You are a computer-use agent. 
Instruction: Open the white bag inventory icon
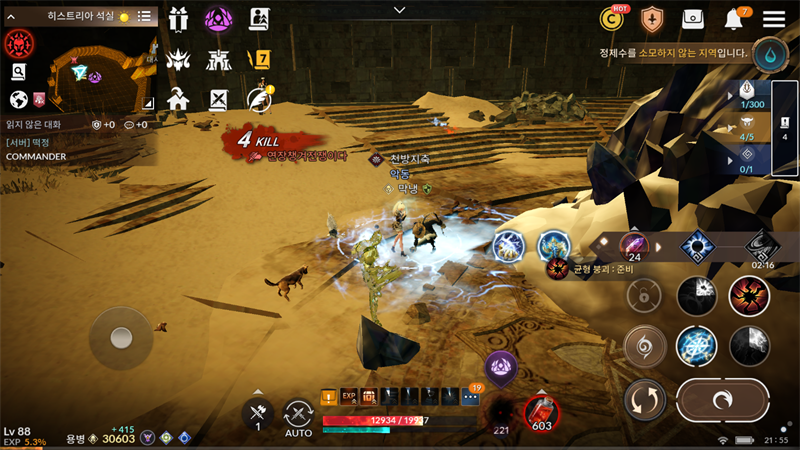click(x=693, y=19)
